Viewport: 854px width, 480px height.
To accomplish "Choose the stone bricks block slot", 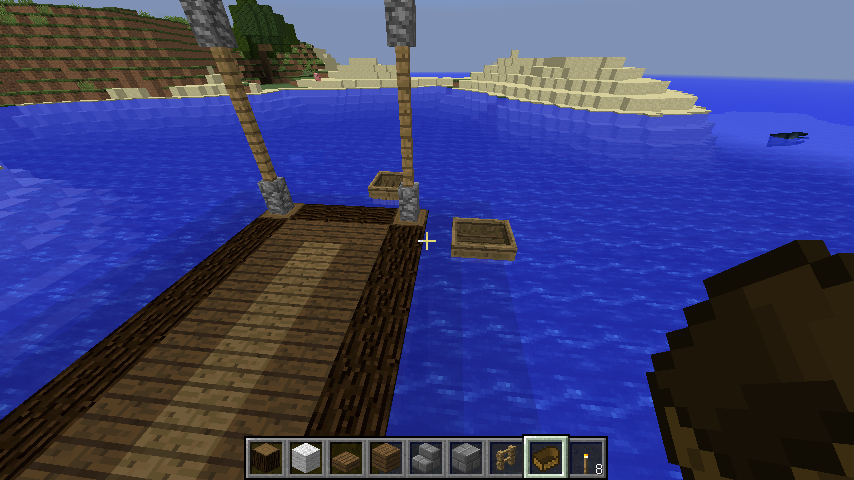I will click(466, 458).
